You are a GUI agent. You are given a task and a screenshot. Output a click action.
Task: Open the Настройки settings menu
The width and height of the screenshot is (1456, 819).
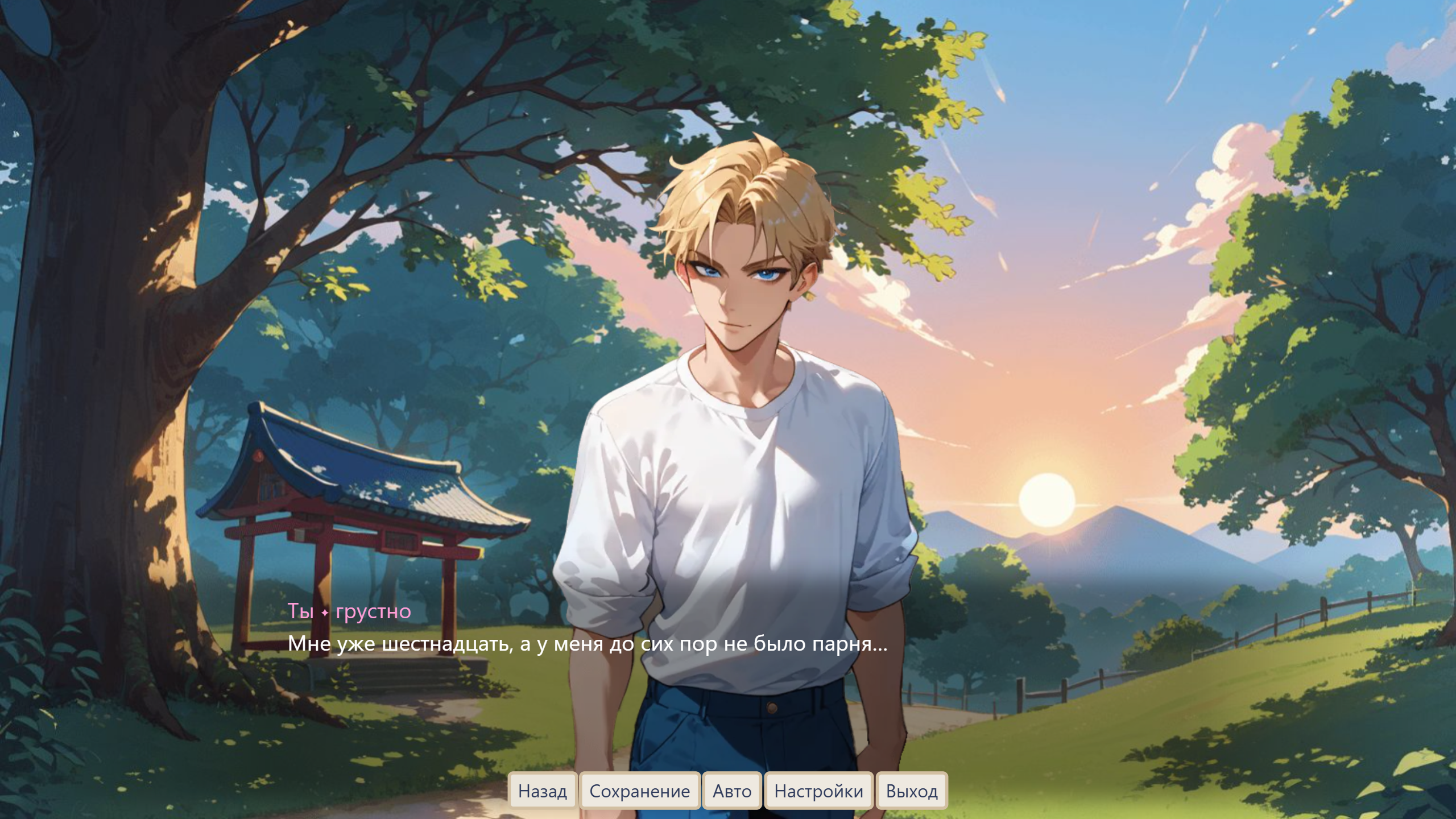818,791
